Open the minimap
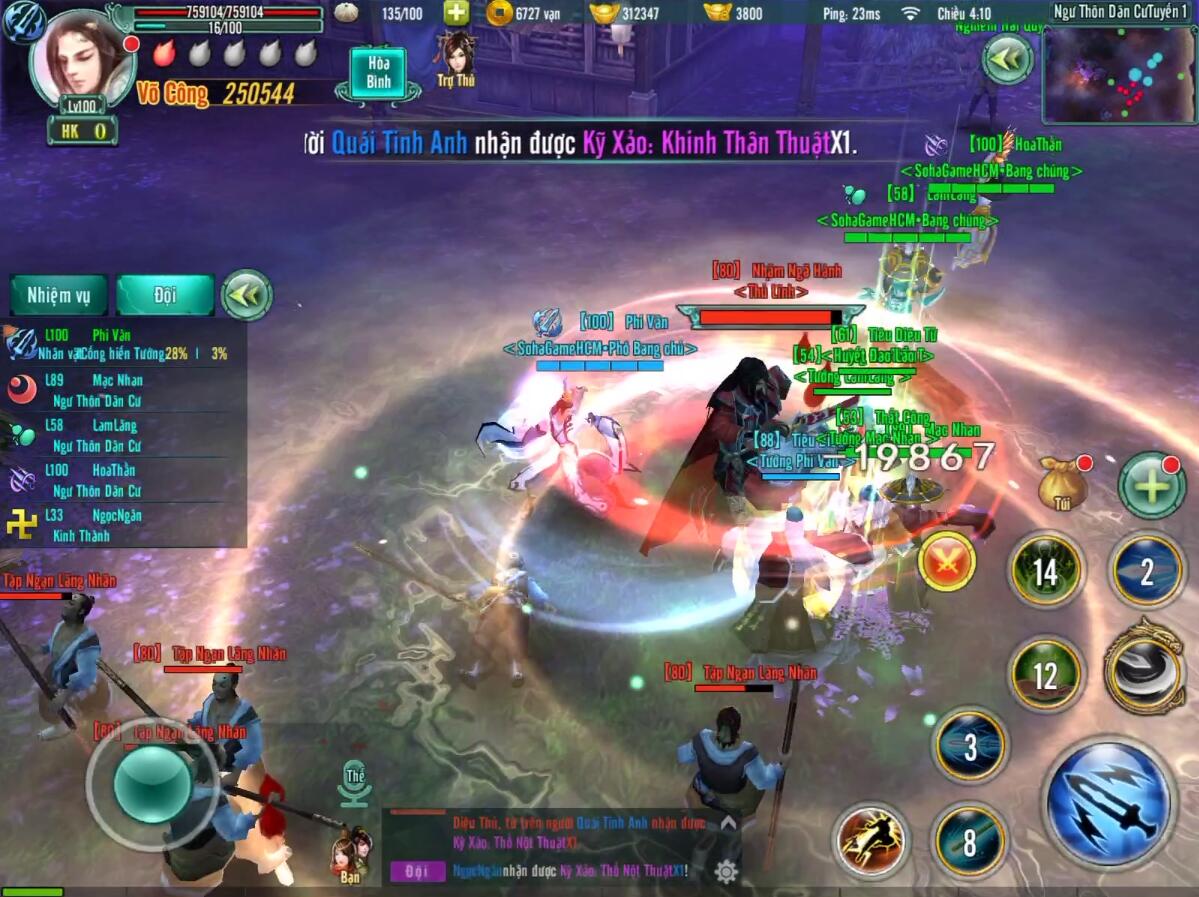1199x897 pixels. (x=1119, y=75)
